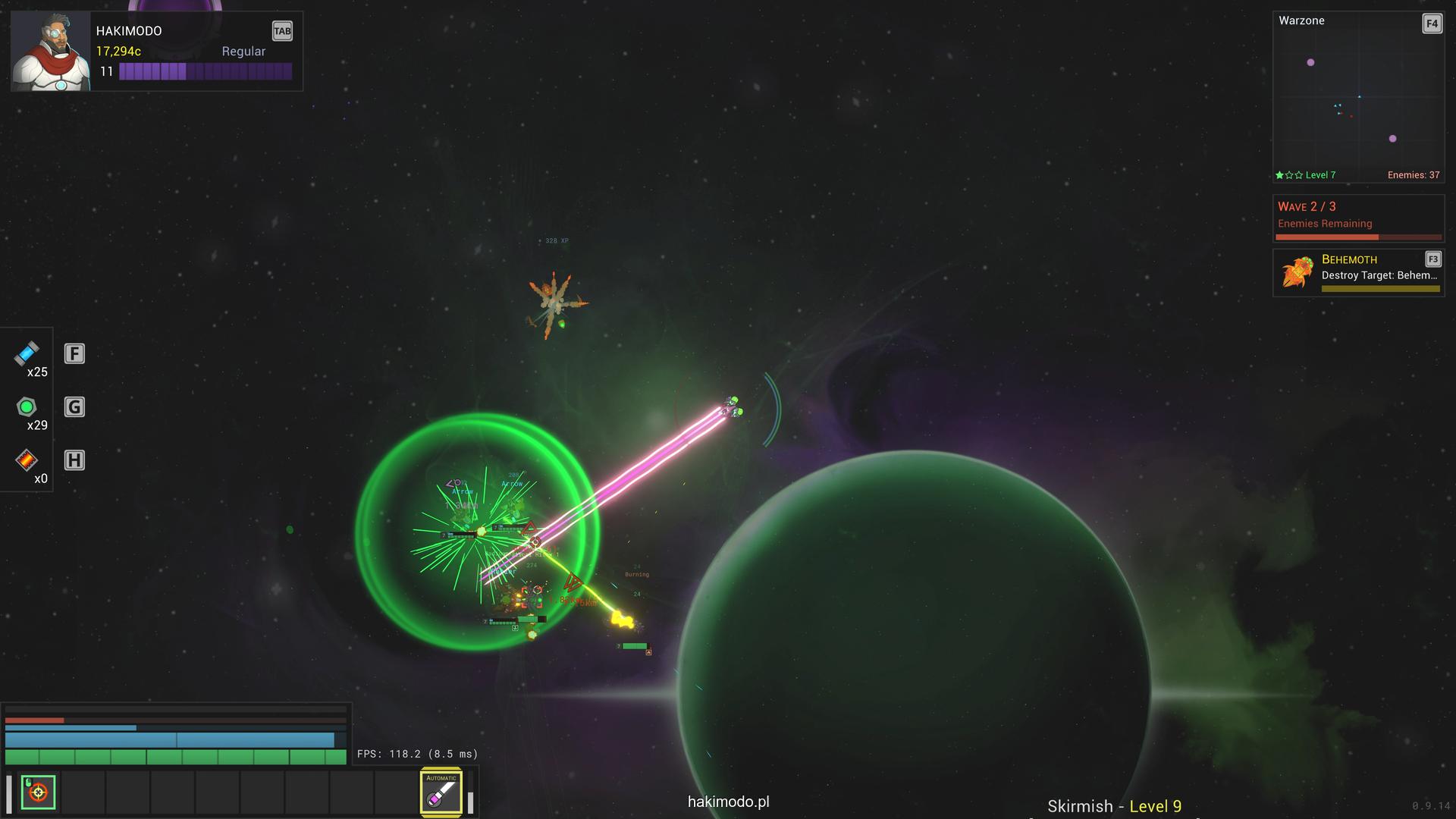Open the Wave 2 / 3 tracker panel
1456x819 pixels.
[x=1357, y=218]
